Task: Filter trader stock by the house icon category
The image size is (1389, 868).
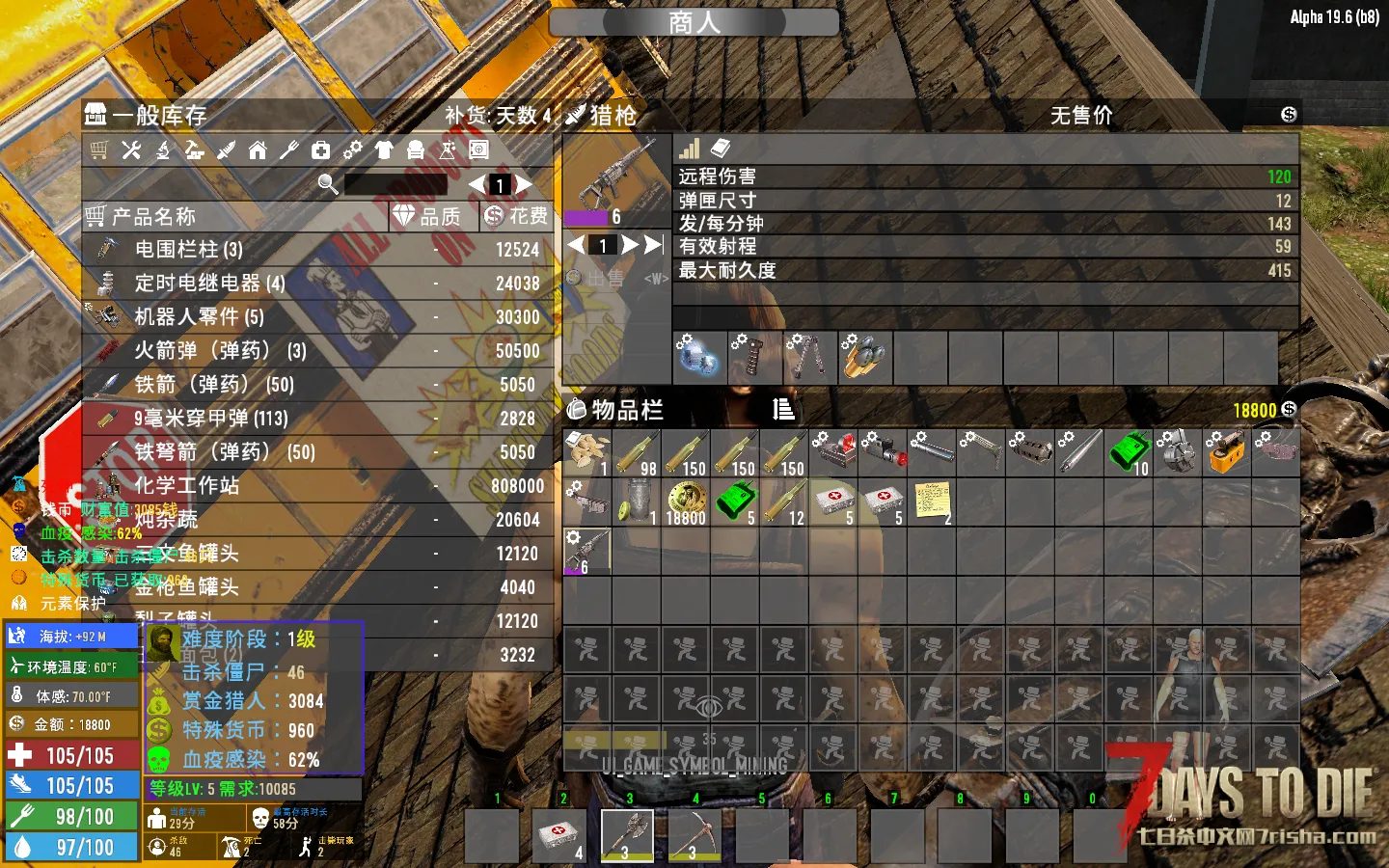Action: 258,150
